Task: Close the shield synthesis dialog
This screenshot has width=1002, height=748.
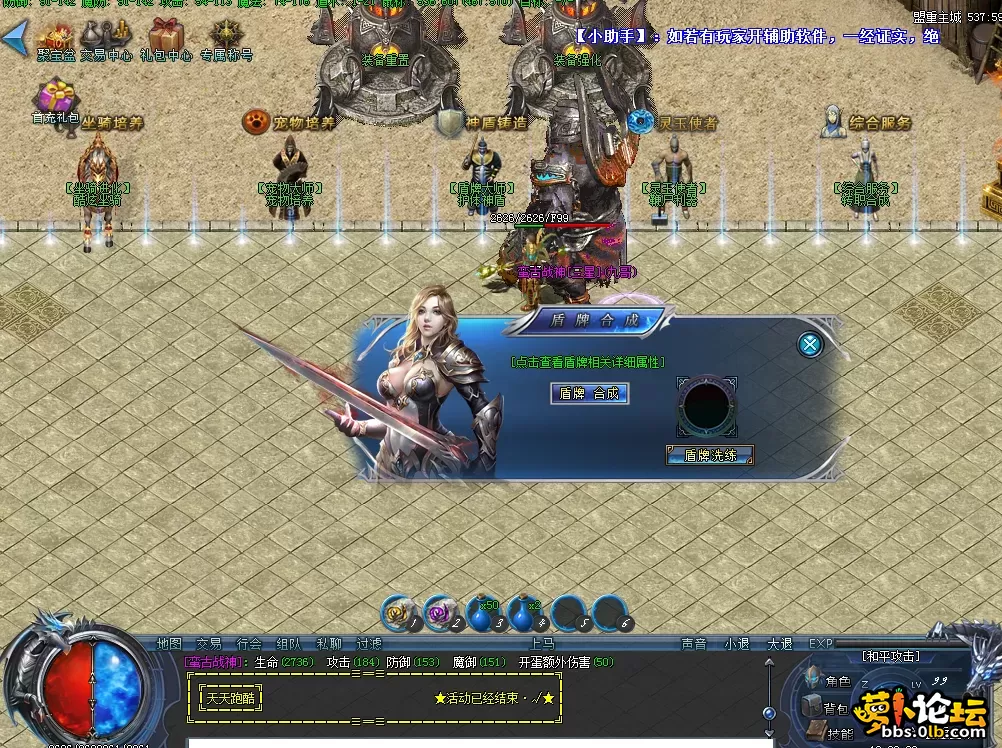Action: click(810, 345)
